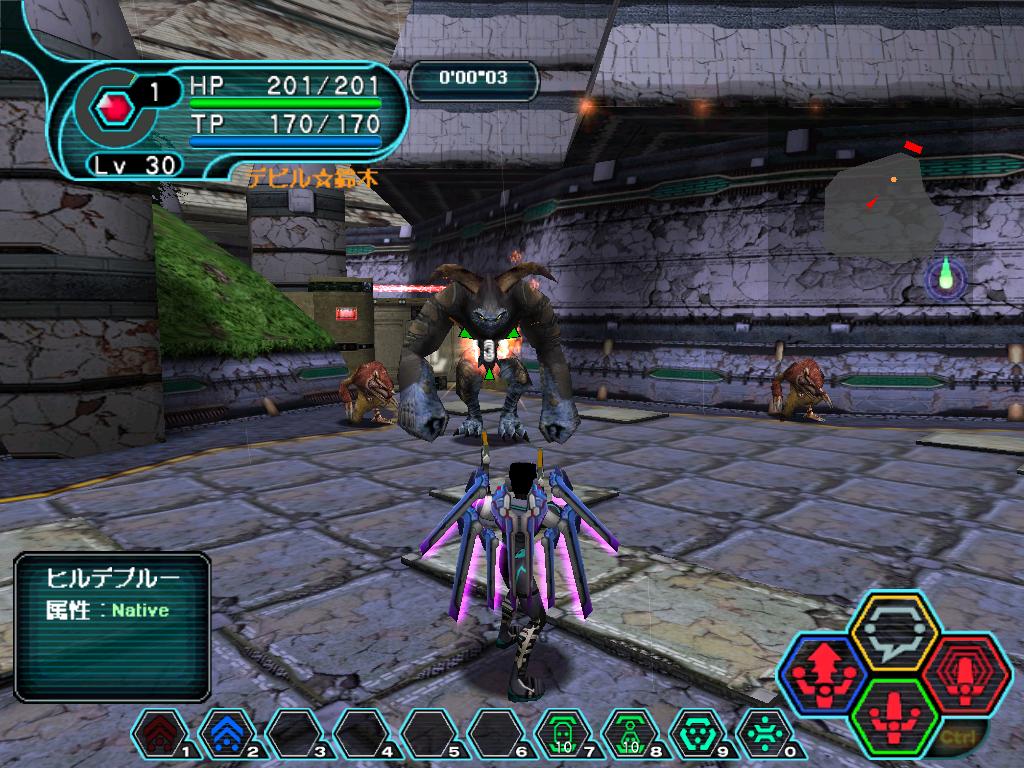The image size is (1024, 768).
Task: Cast the blue chevron technique in slot 2
Action: click(x=227, y=736)
